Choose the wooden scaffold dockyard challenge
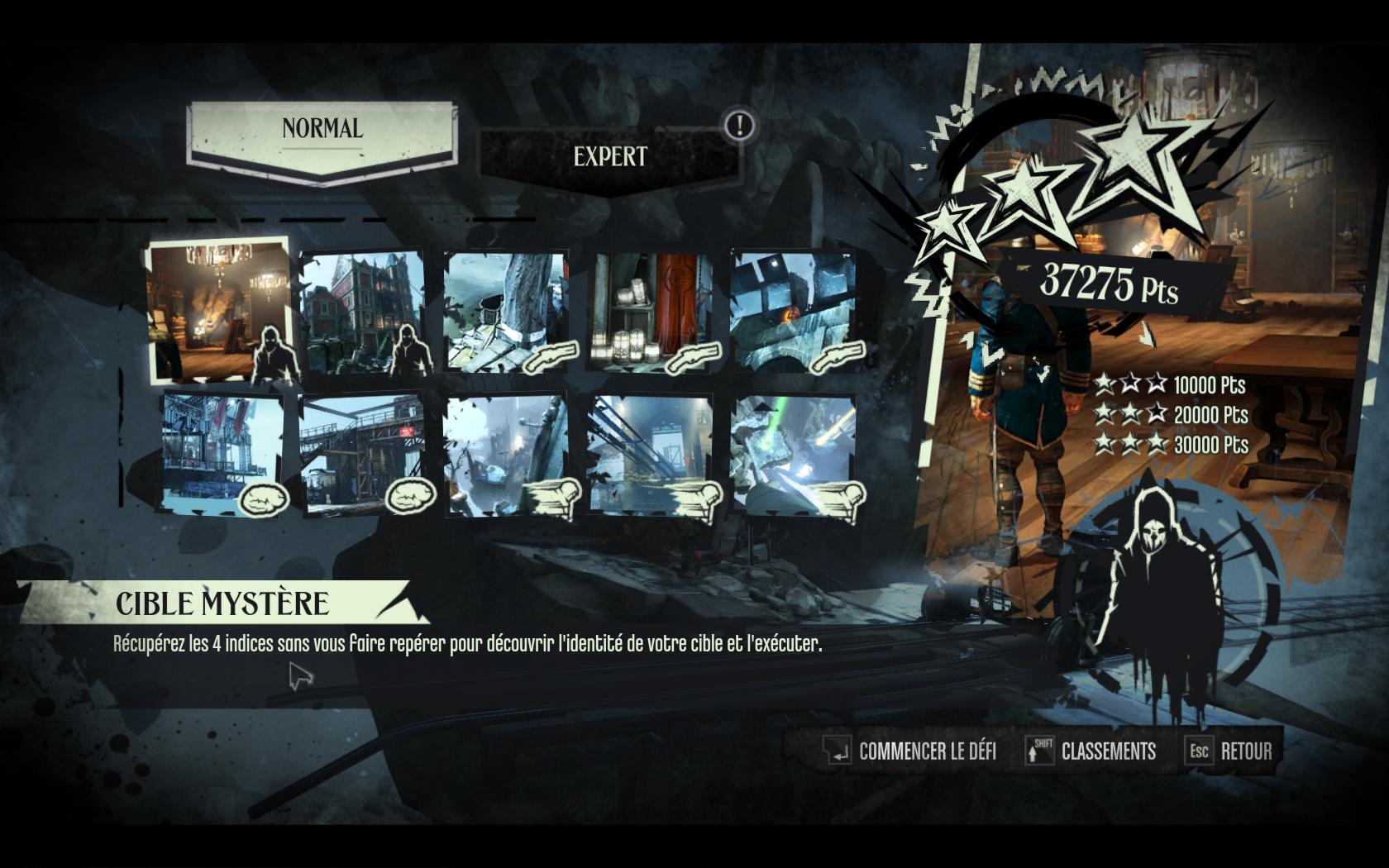 click(x=362, y=455)
